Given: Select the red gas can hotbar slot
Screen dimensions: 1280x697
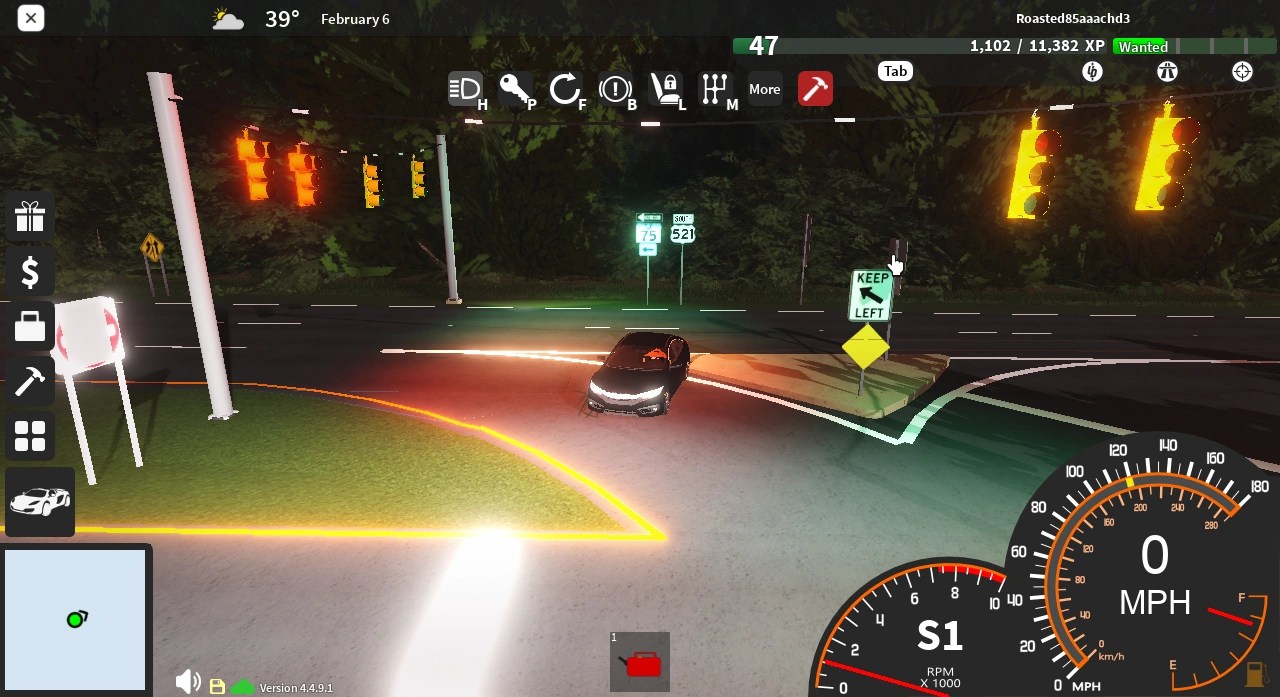Looking at the screenshot, I should [x=640, y=661].
